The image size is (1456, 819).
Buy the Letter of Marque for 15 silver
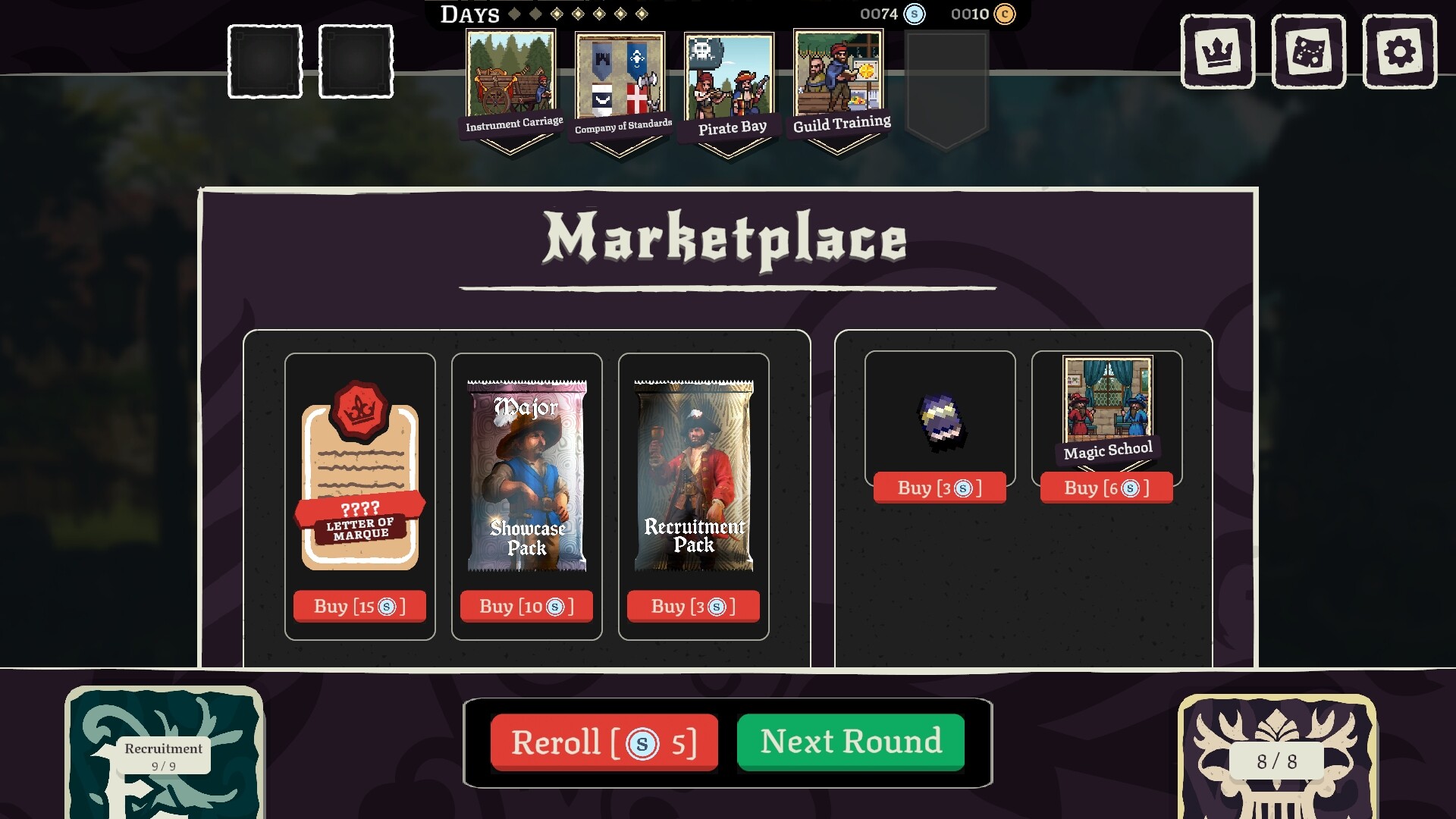coord(359,606)
